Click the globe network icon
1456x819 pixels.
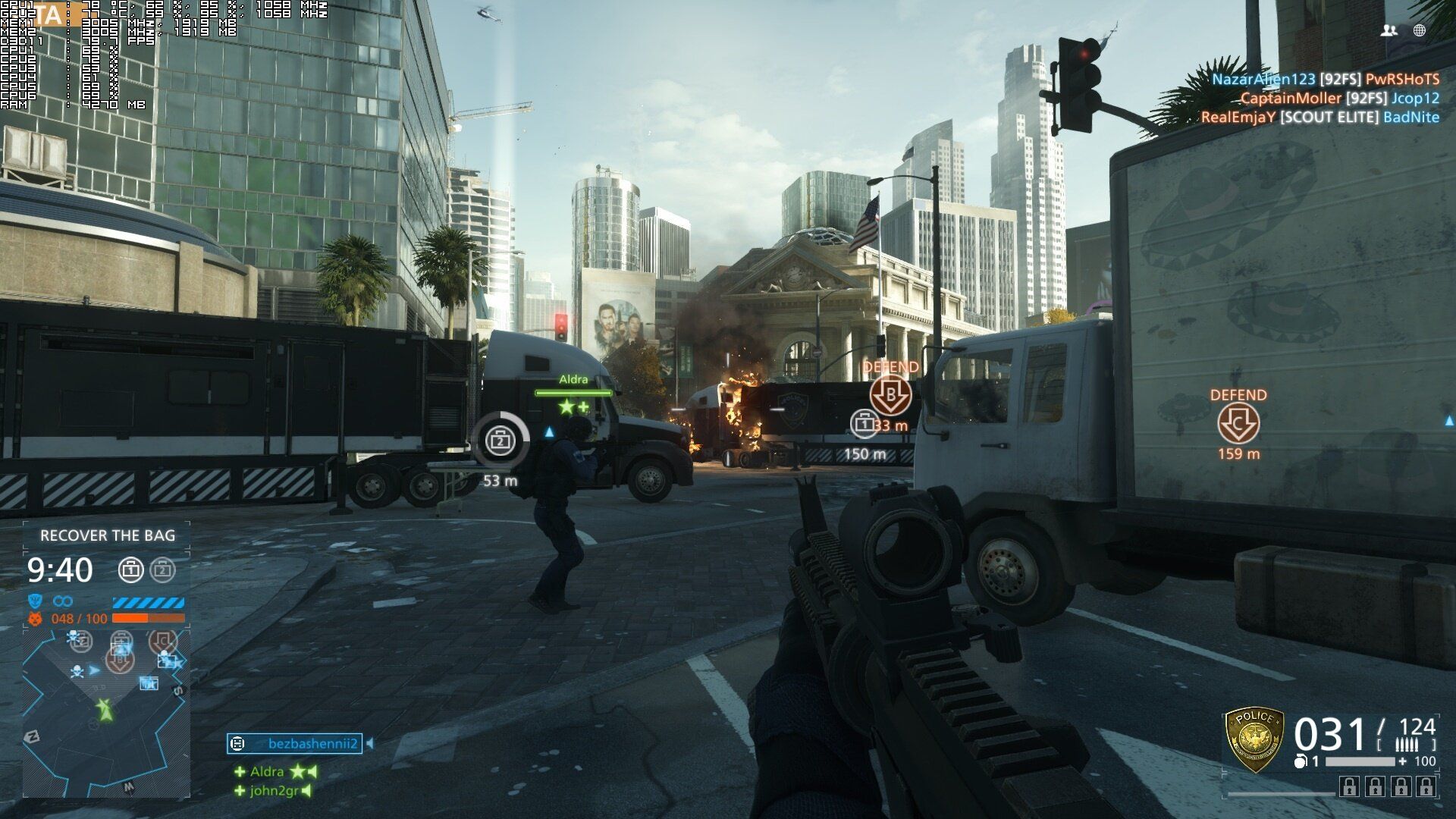click(x=1420, y=30)
